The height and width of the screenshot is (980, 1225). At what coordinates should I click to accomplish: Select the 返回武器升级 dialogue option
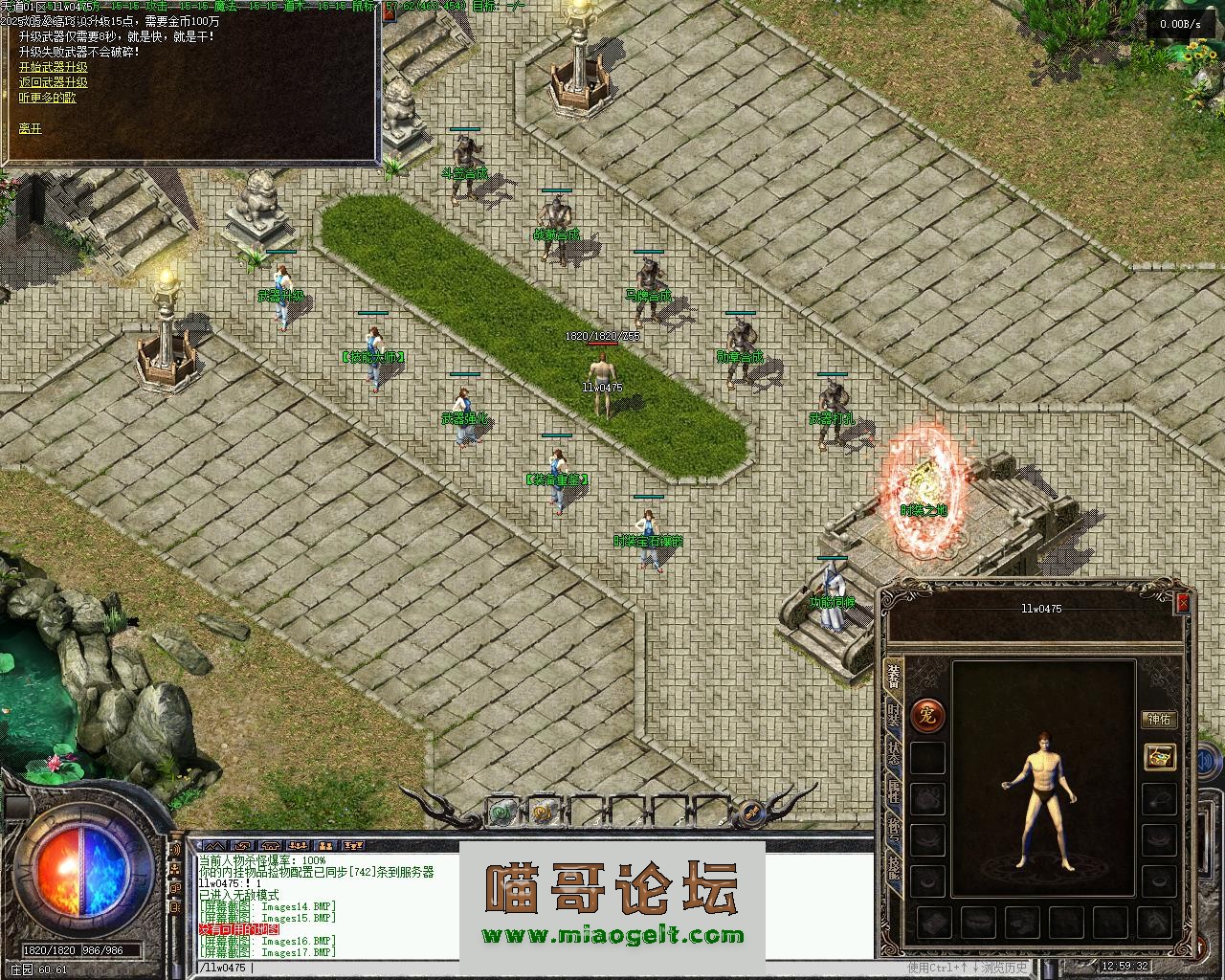click(x=53, y=82)
